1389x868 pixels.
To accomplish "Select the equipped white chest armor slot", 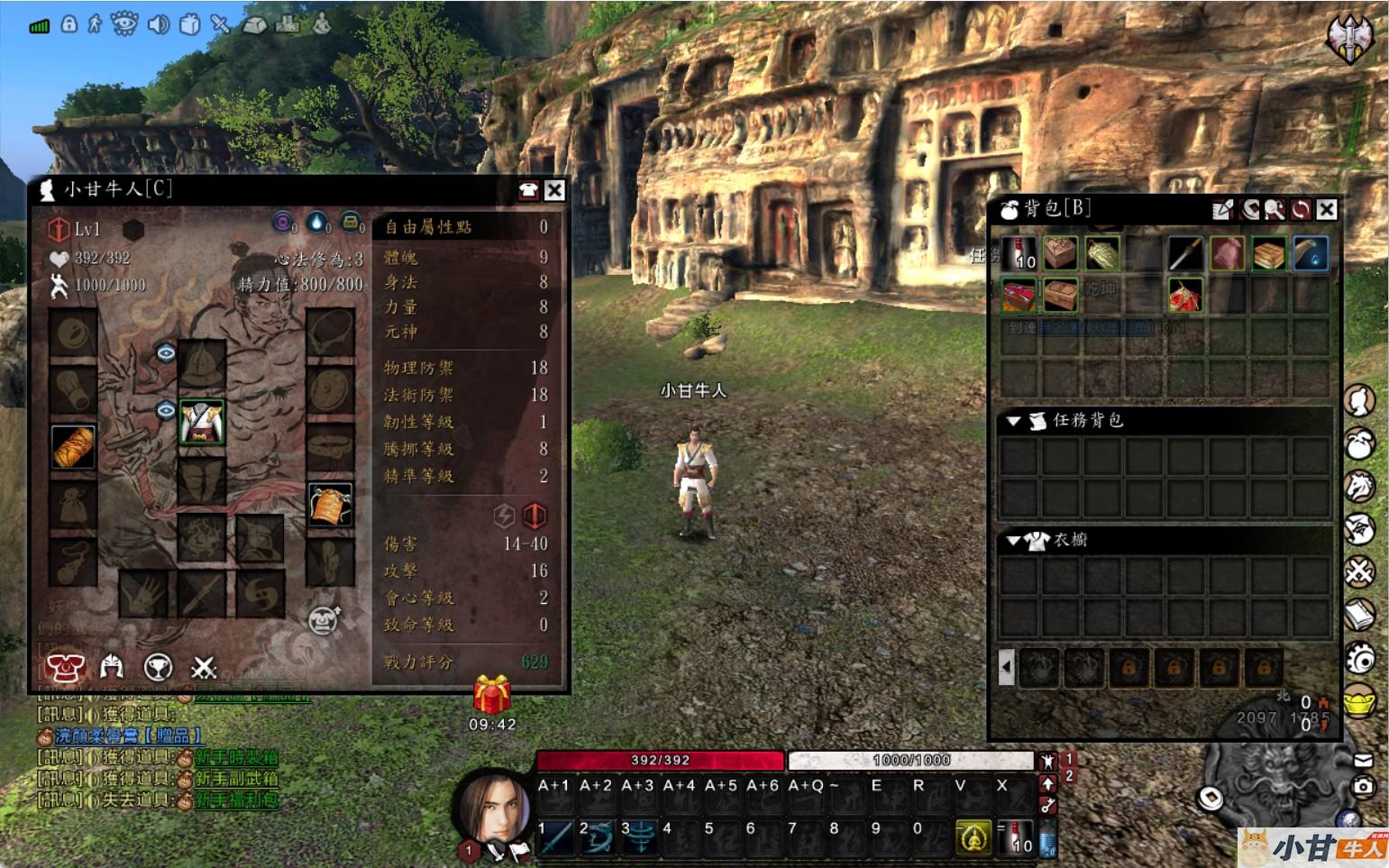I will click(x=201, y=422).
